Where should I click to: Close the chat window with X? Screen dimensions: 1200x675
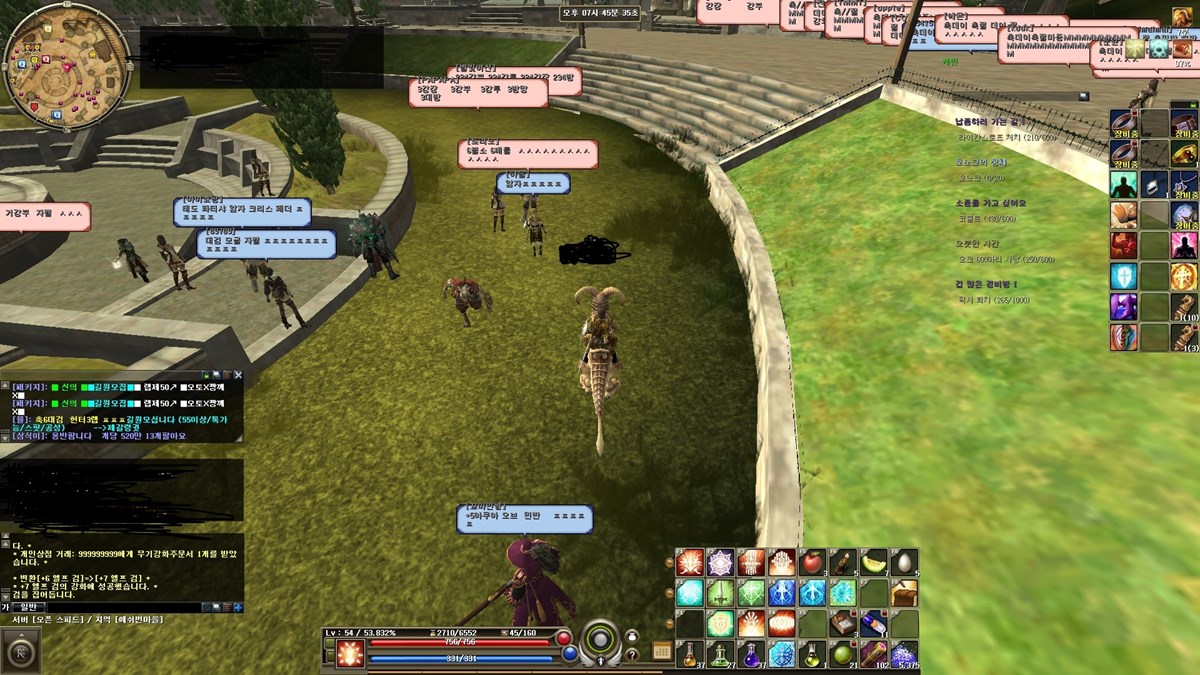click(x=238, y=376)
